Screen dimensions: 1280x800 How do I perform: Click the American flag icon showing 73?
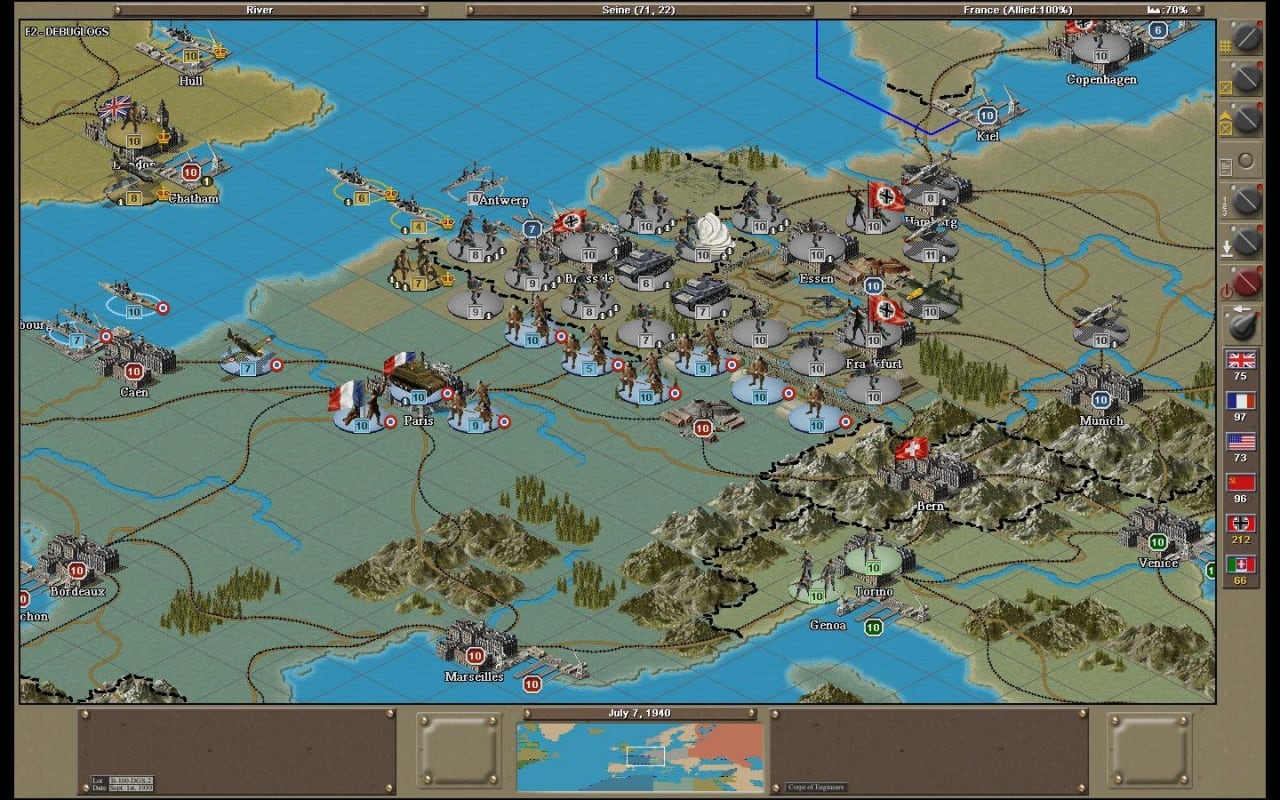tap(1240, 440)
